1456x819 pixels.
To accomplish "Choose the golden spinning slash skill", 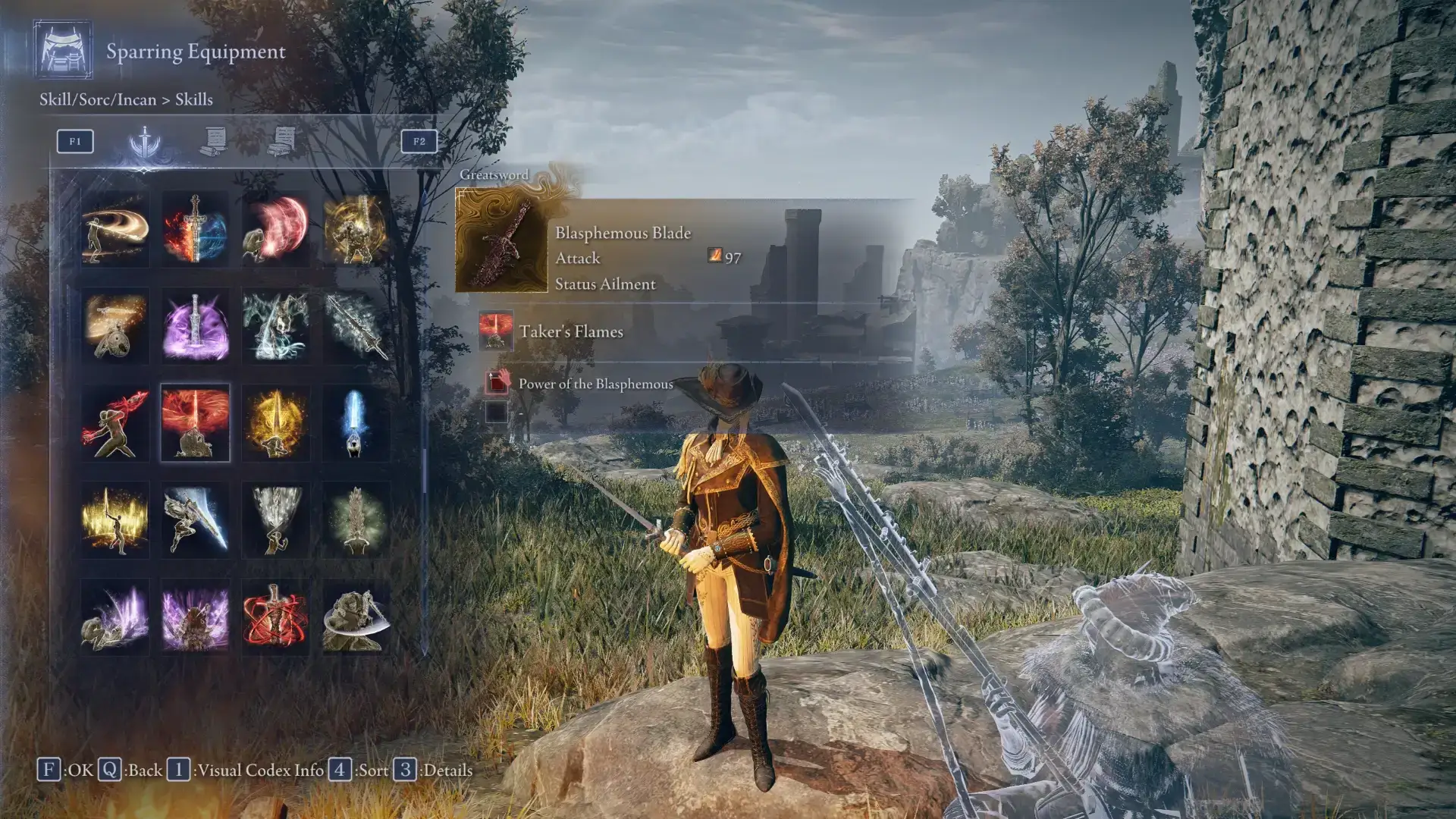I will click(x=115, y=228).
